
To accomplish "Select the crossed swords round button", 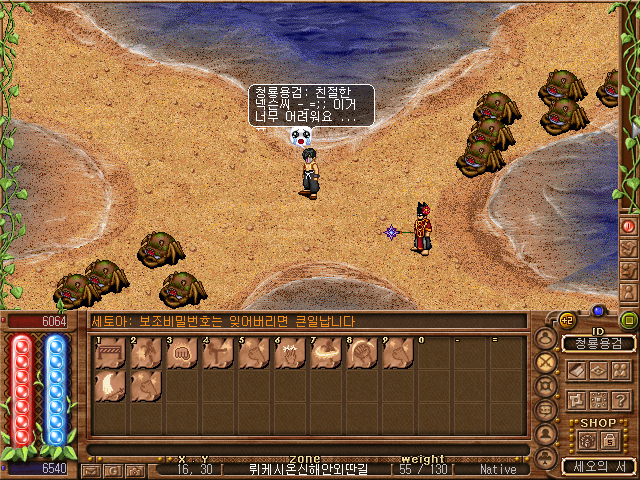I will point(545,362).
